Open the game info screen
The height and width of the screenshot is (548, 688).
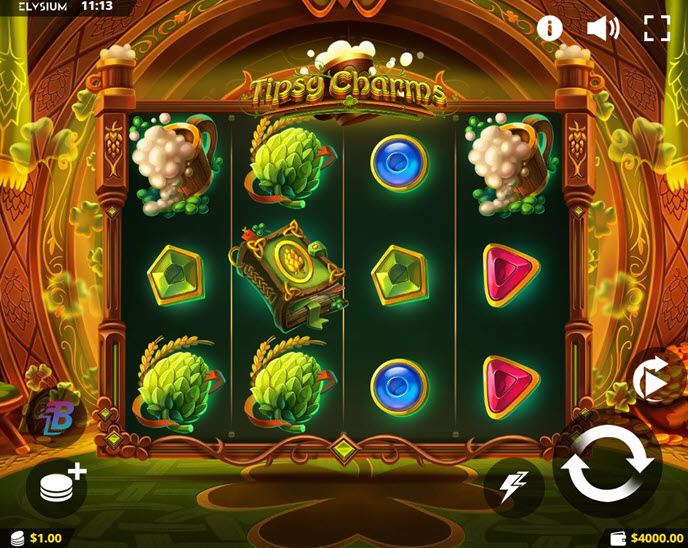550,28
